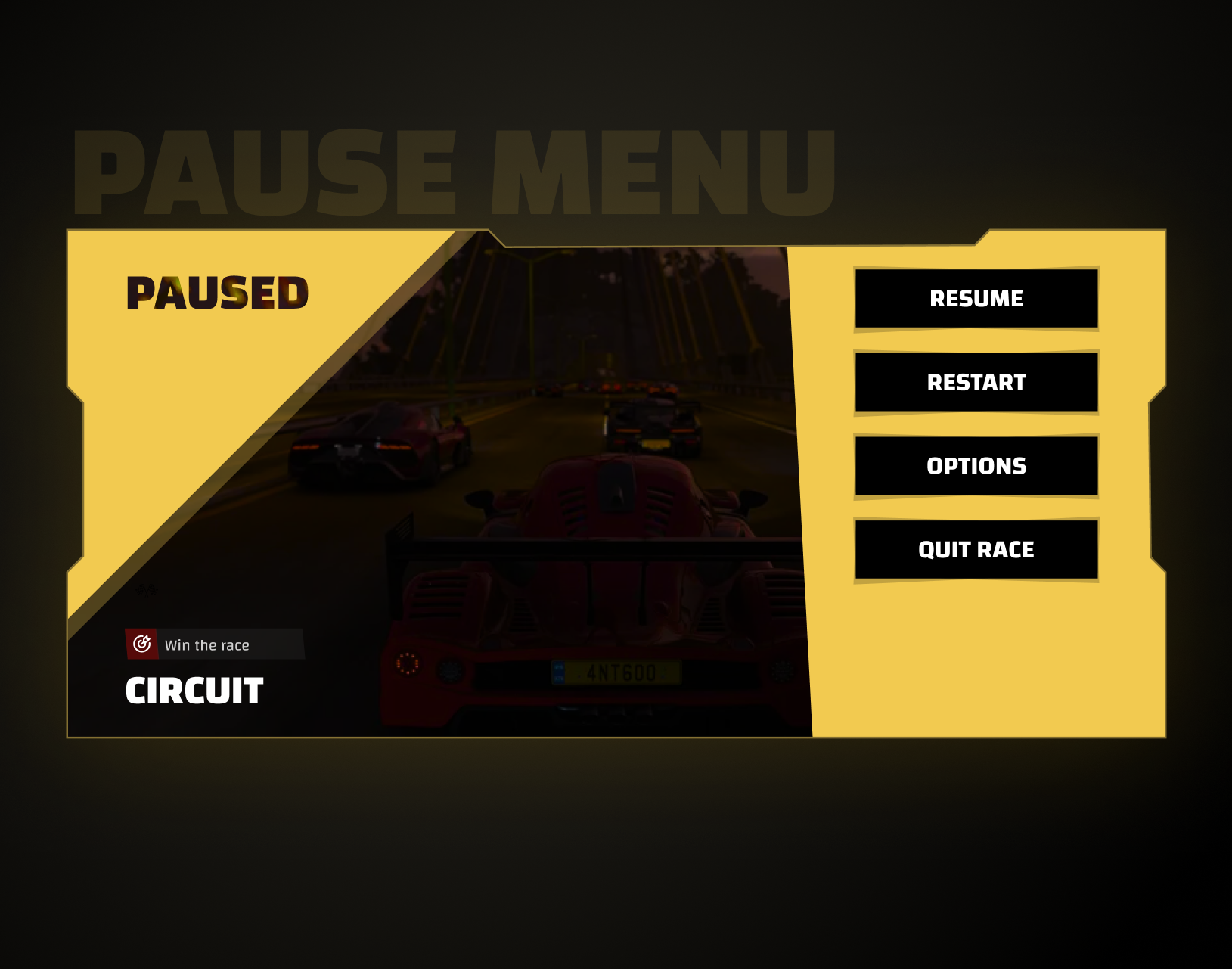
Task: Click the EU badge on the license plate
Action: [558, 672]
